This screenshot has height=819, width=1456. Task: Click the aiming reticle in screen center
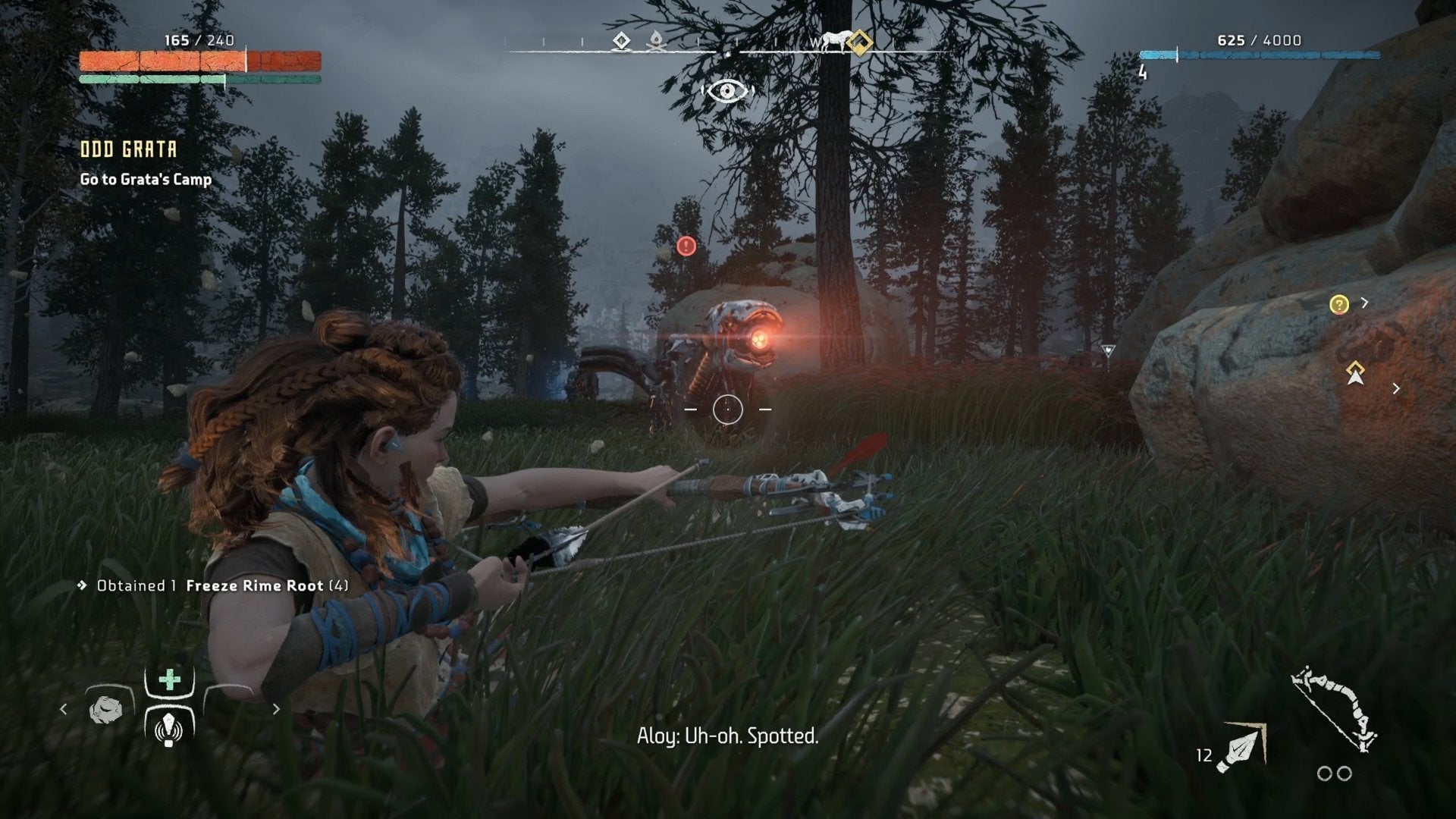click(x=730, y=409)
